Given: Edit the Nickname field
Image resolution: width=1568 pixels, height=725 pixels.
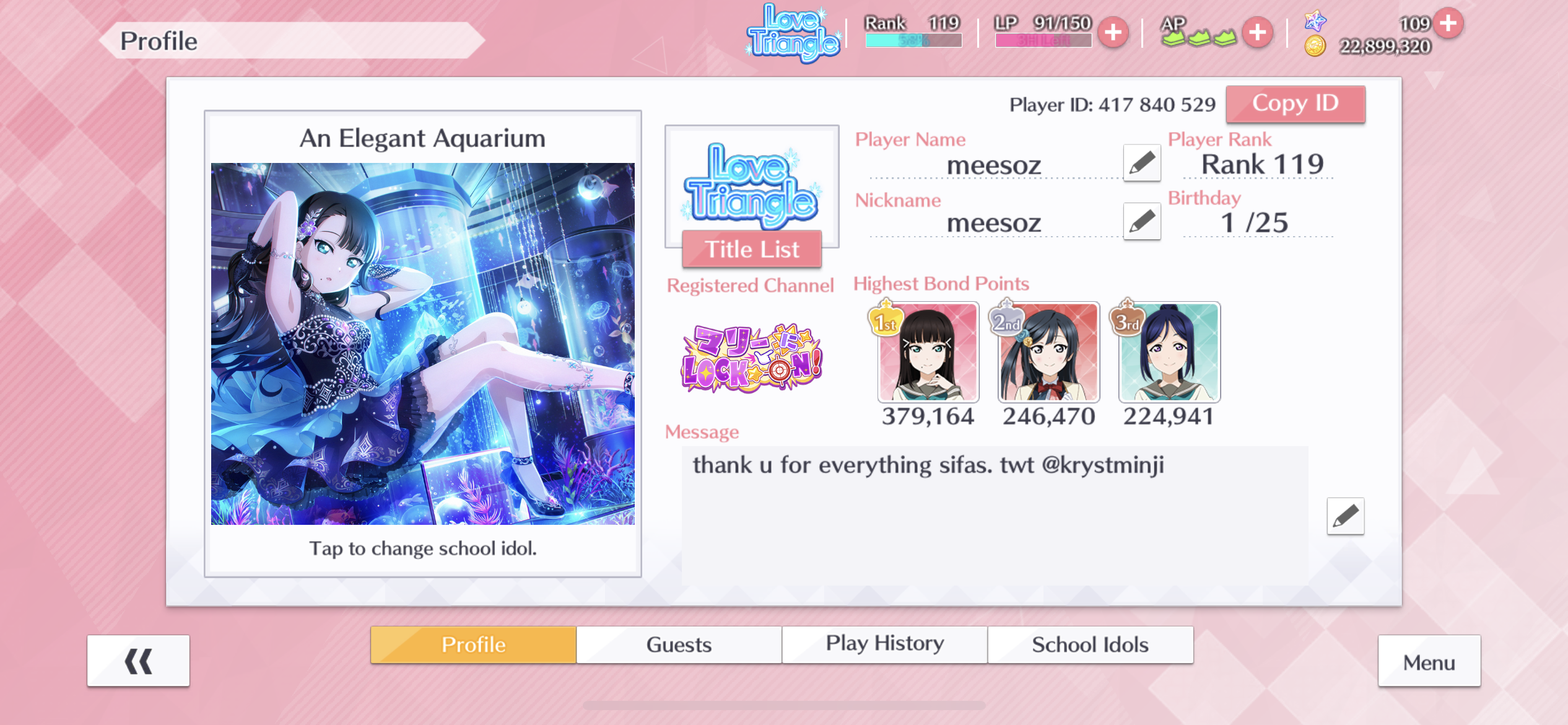Looking at the screenshot, I should point(1141,221).
